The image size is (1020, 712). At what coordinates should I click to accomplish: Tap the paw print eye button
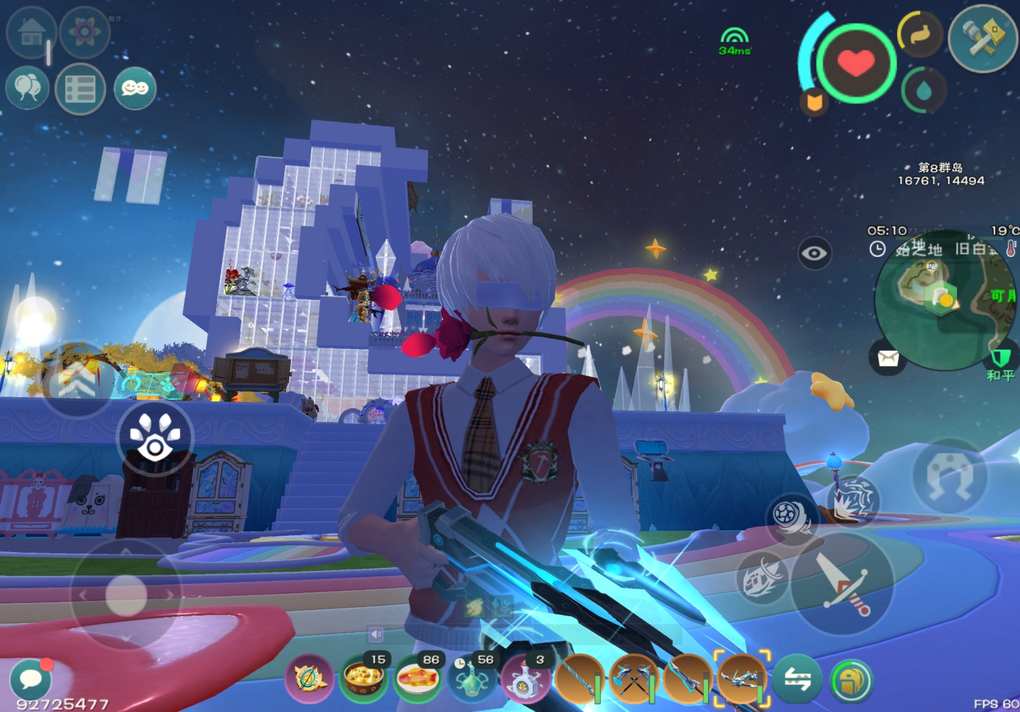coord(154,440)
